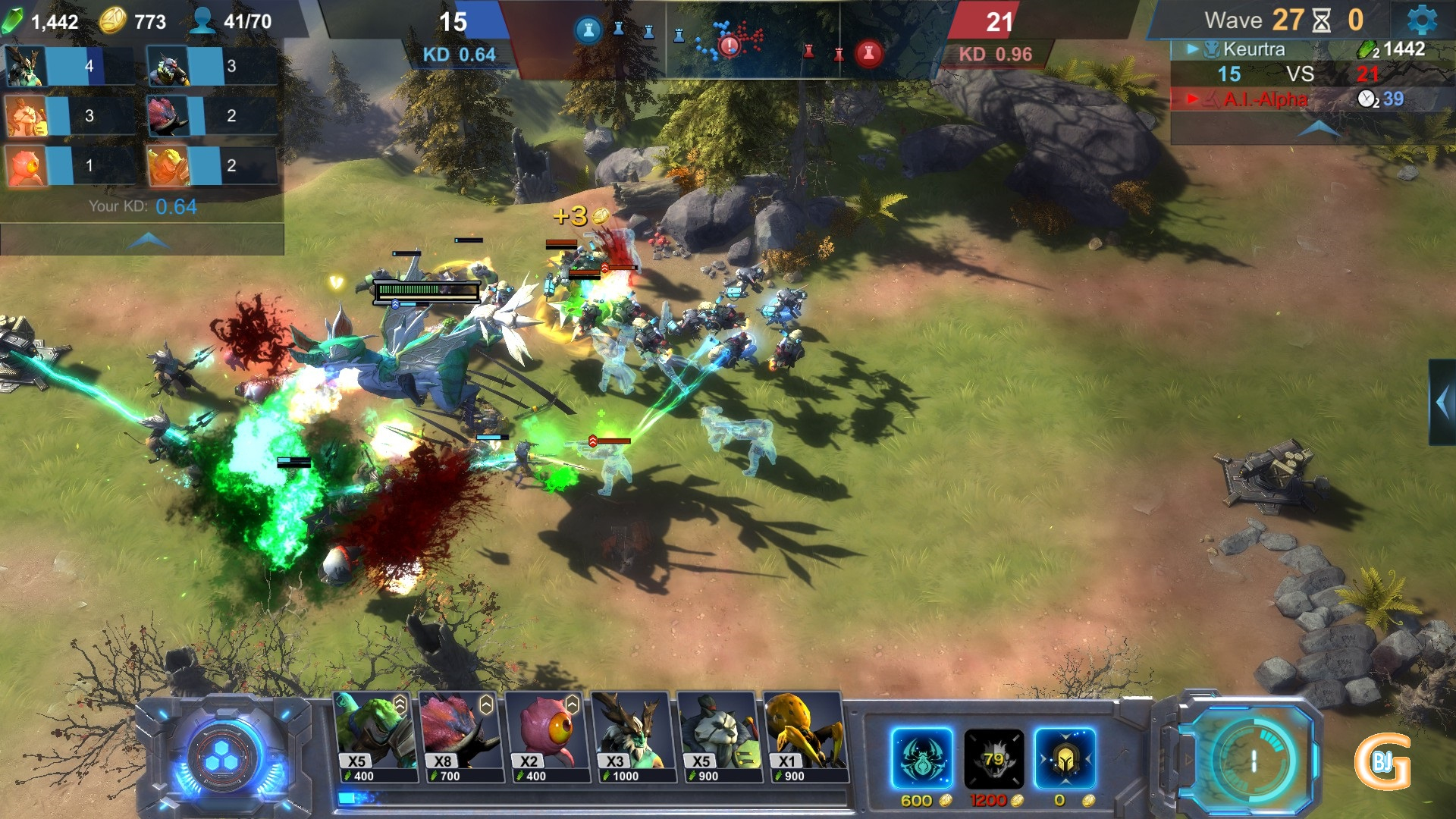Screen dimensions: 1456x819
Task: Open settings with the gear icon
Action: (1420, 21)
